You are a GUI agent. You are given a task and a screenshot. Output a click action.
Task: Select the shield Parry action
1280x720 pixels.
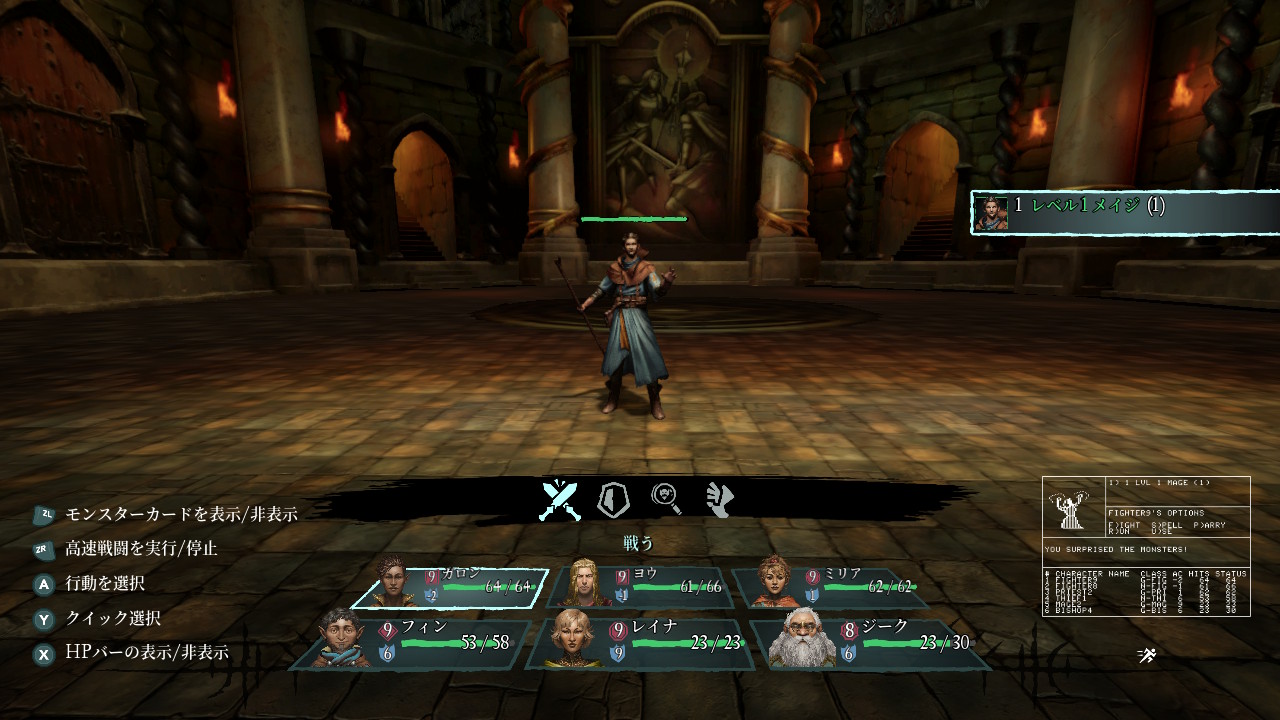(x=613, y=499)
